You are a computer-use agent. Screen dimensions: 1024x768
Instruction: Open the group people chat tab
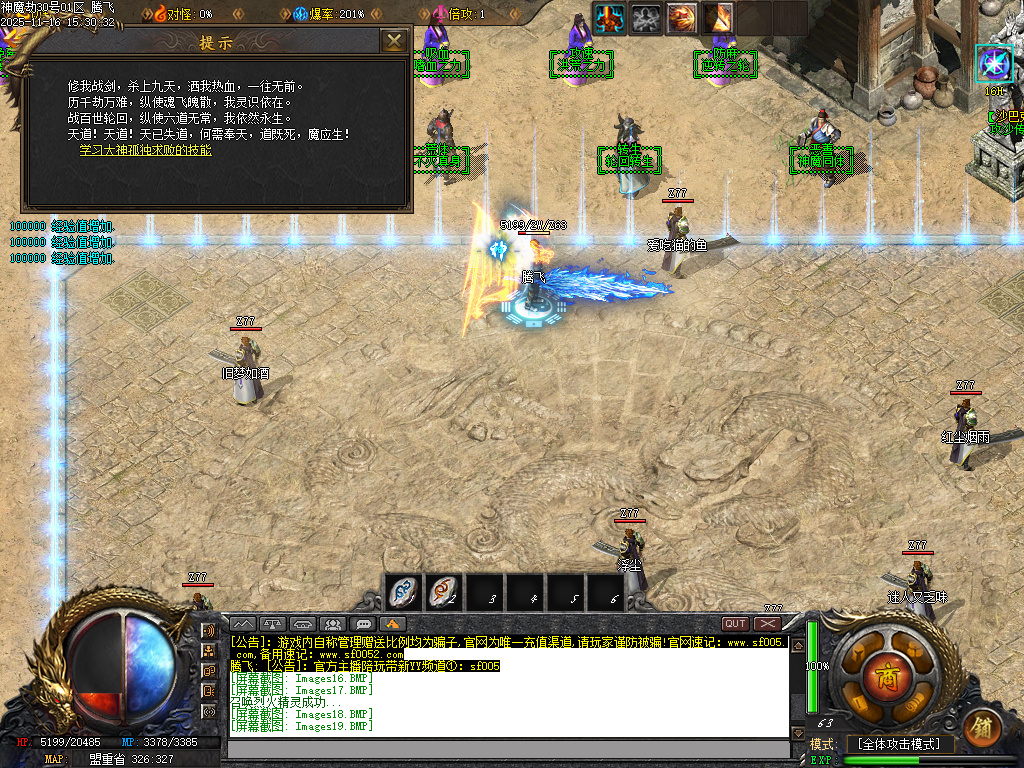click(334, 624)
